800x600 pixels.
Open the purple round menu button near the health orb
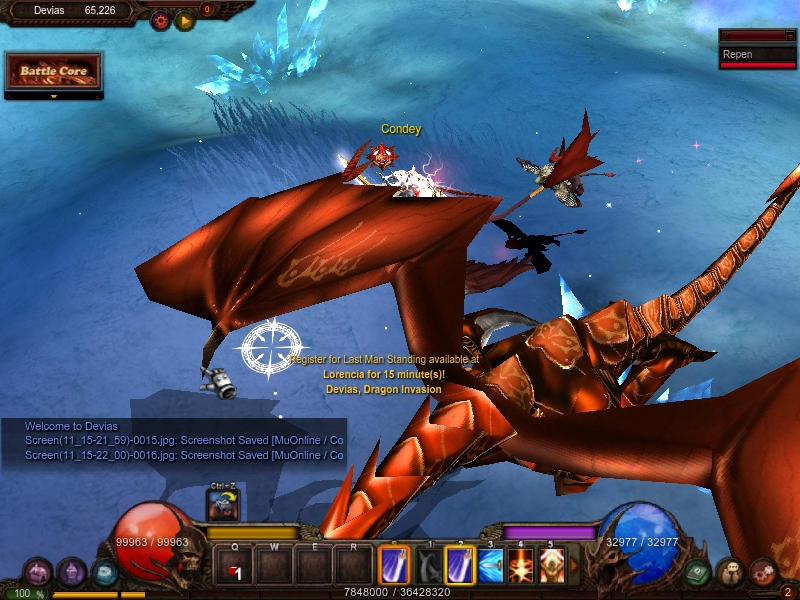(x=71, y=572)
